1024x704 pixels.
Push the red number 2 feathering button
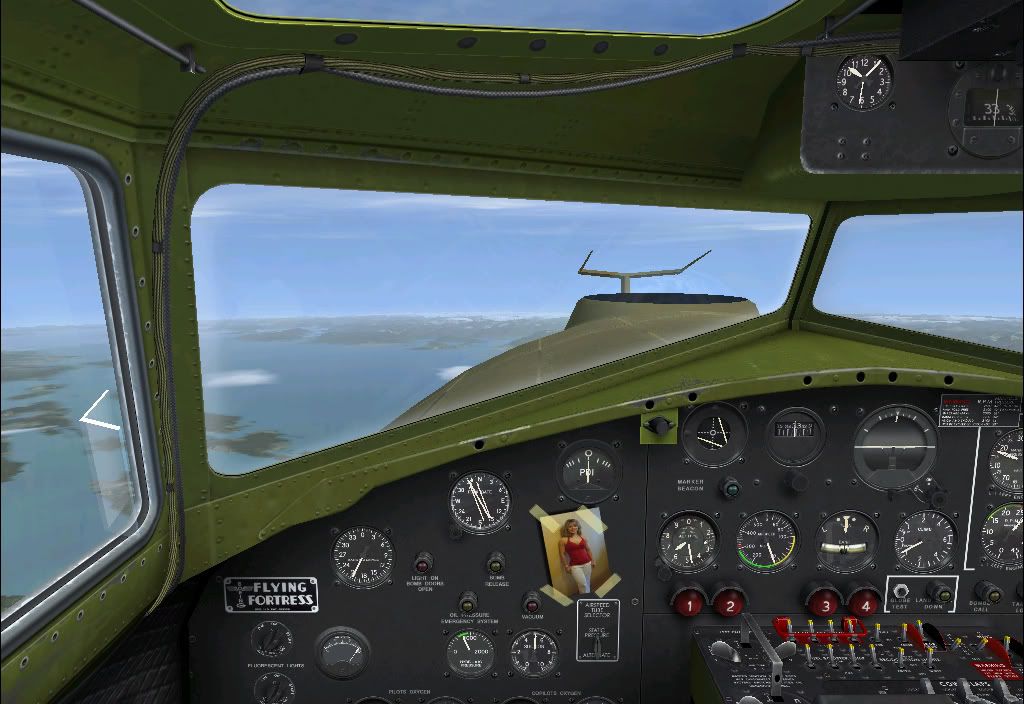click(x=729, y=603)
